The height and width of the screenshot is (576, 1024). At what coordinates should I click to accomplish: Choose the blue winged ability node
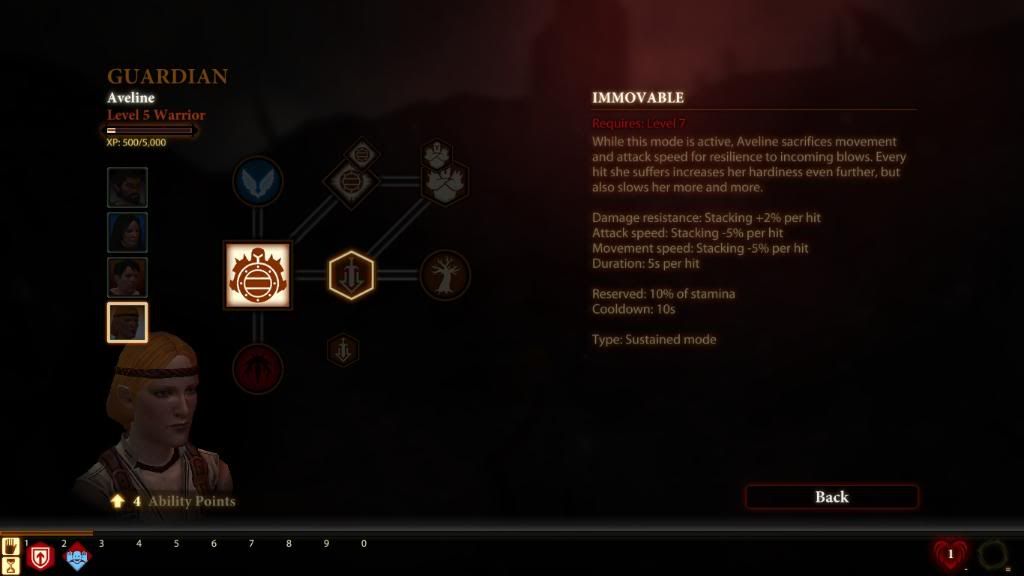(257, 182)
